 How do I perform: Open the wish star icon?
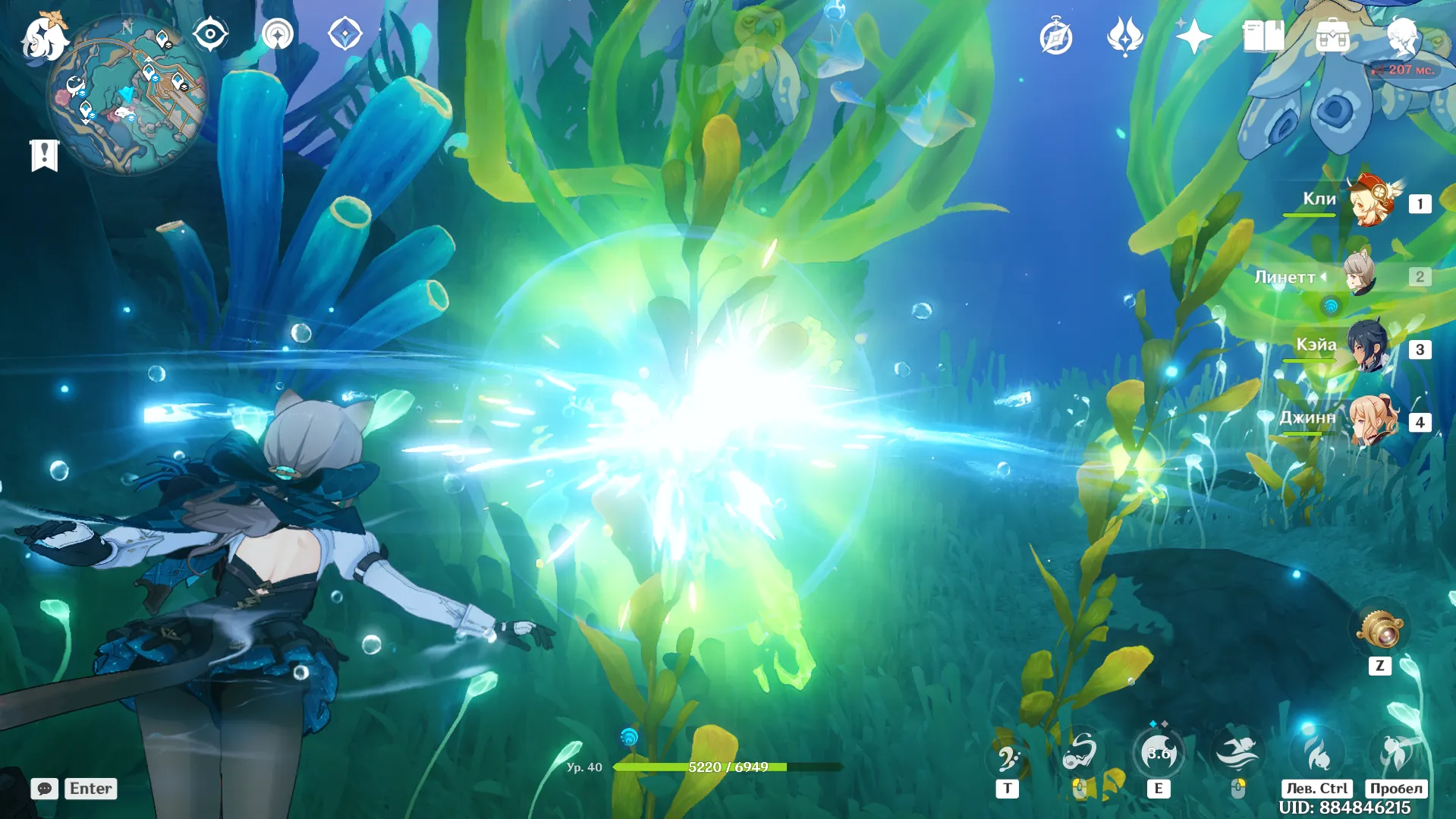click(1193, 36)
